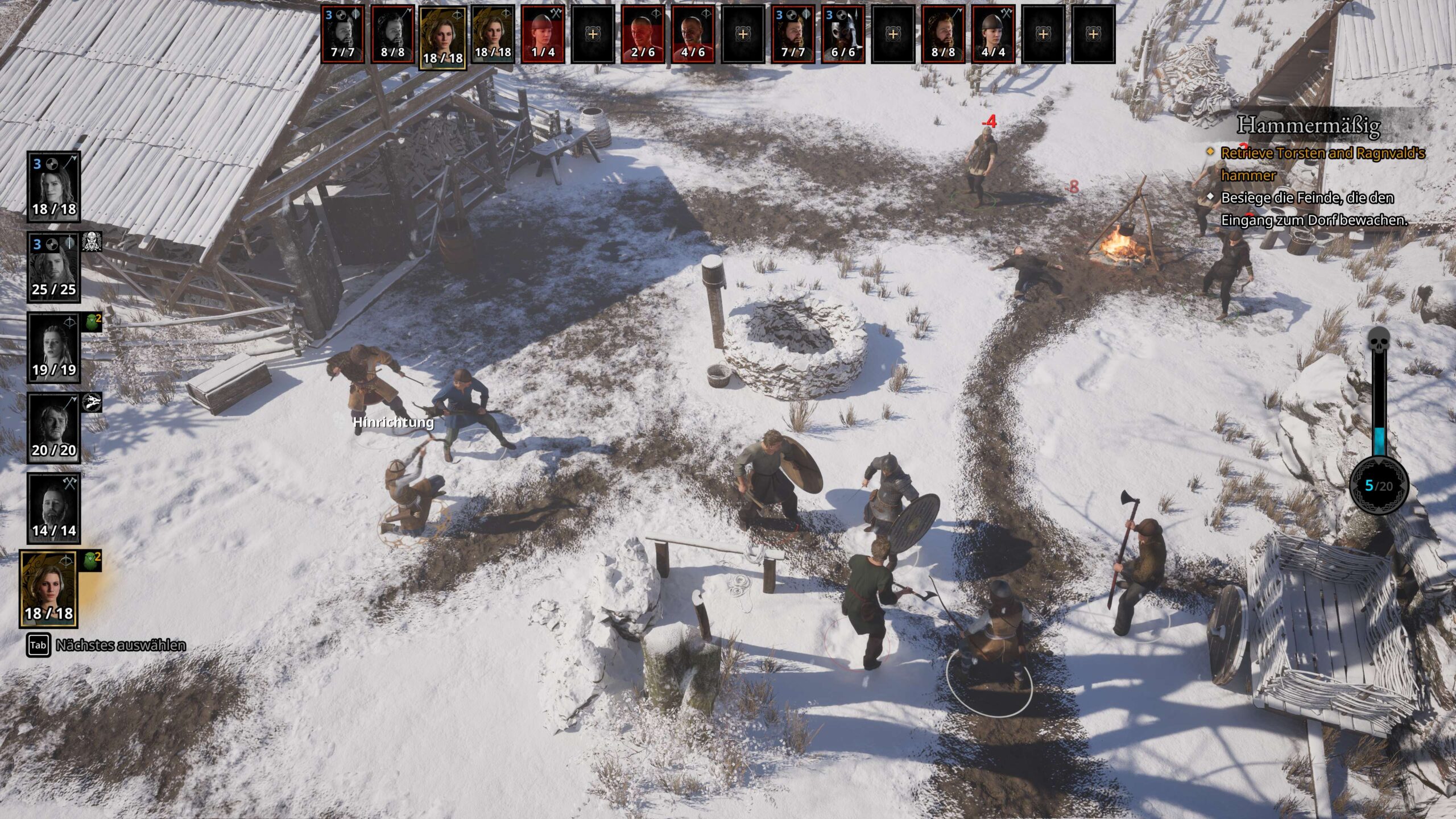The image size is (1456, 819).
Task: Pick the helmeted warrior card showing 6/6
Action: point(842,34)
